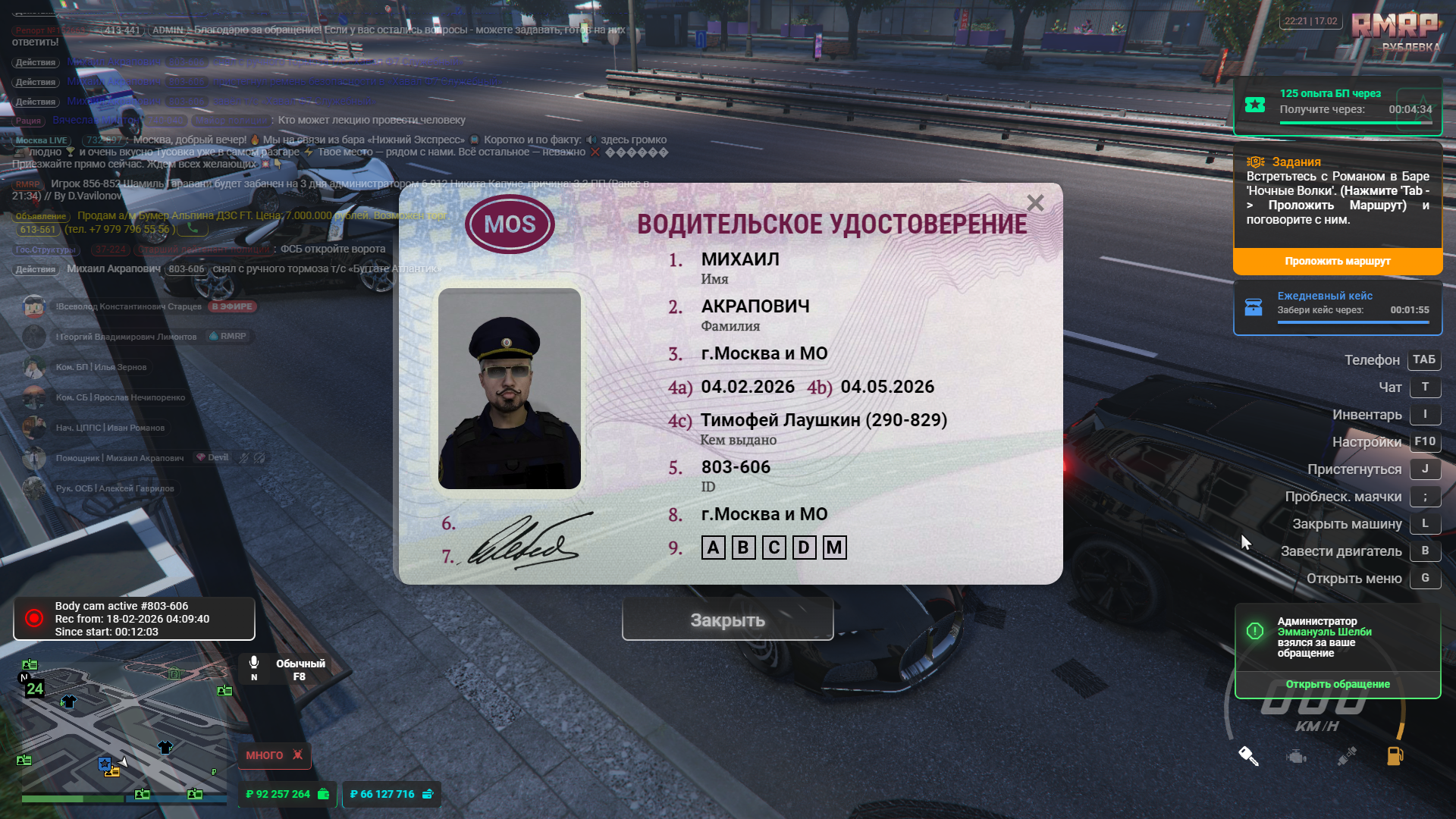This screenshot has height=819, width=1456.
Task: Select Михаил Акрапович in the player list
Action: 144,458
